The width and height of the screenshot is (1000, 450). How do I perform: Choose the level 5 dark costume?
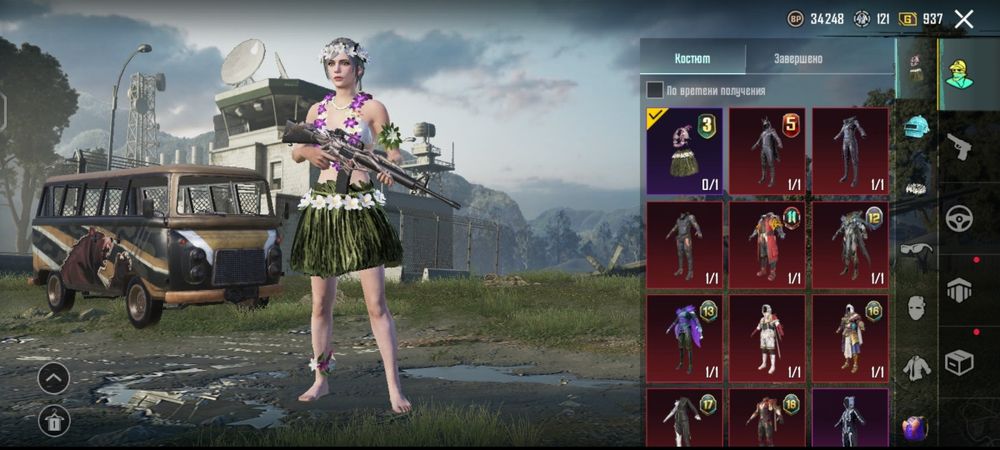pos(767,150)
